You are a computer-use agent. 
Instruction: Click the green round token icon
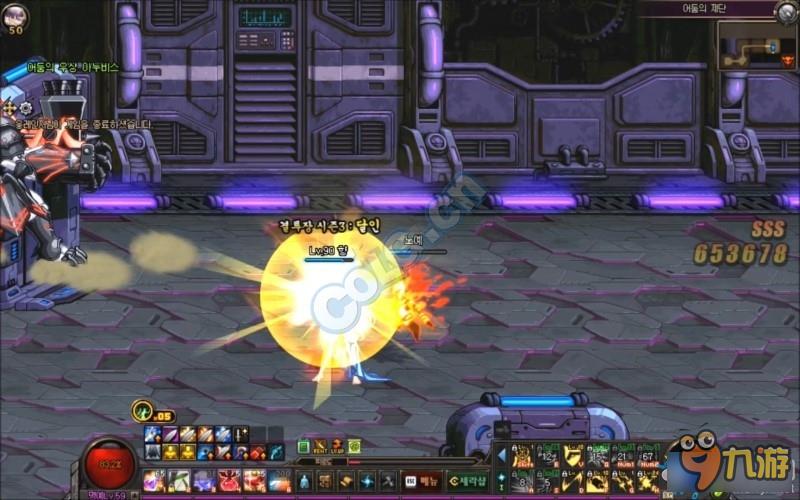(354, 446)
